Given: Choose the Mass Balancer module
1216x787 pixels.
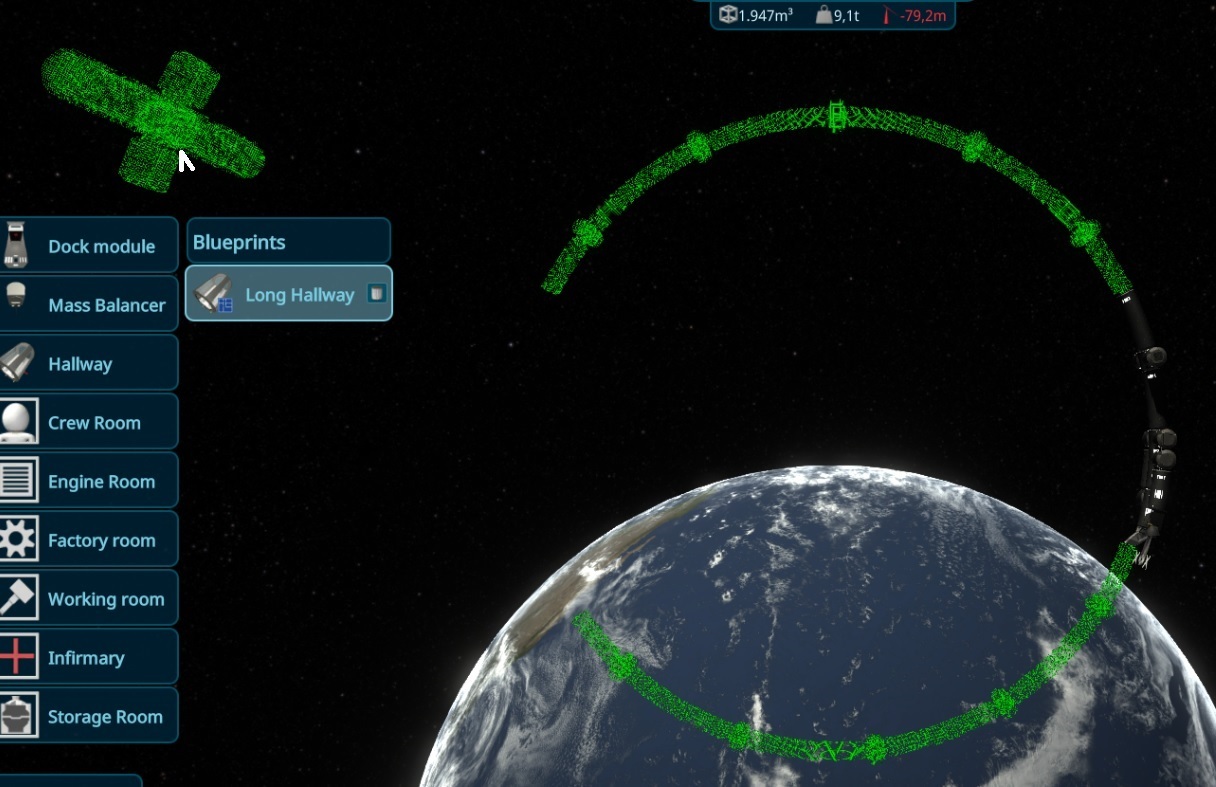Looking at the screenshot, I should click(89, 305).
